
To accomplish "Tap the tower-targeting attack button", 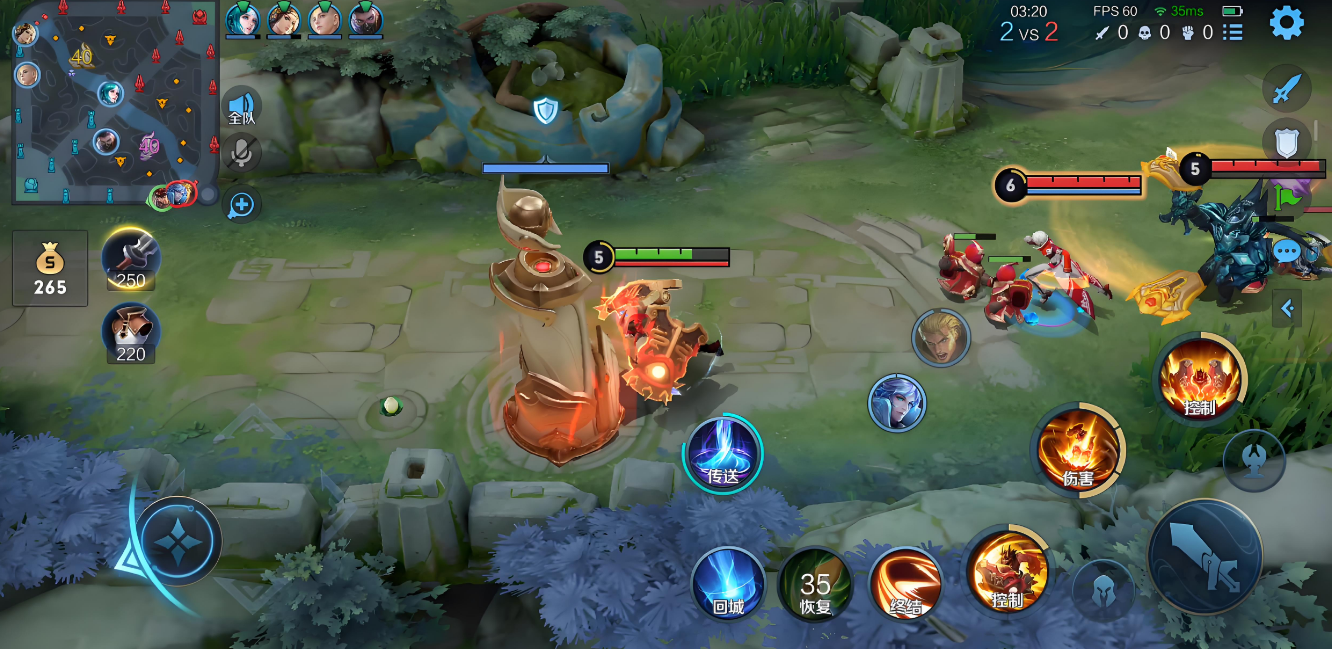I will click(1254, 459).
